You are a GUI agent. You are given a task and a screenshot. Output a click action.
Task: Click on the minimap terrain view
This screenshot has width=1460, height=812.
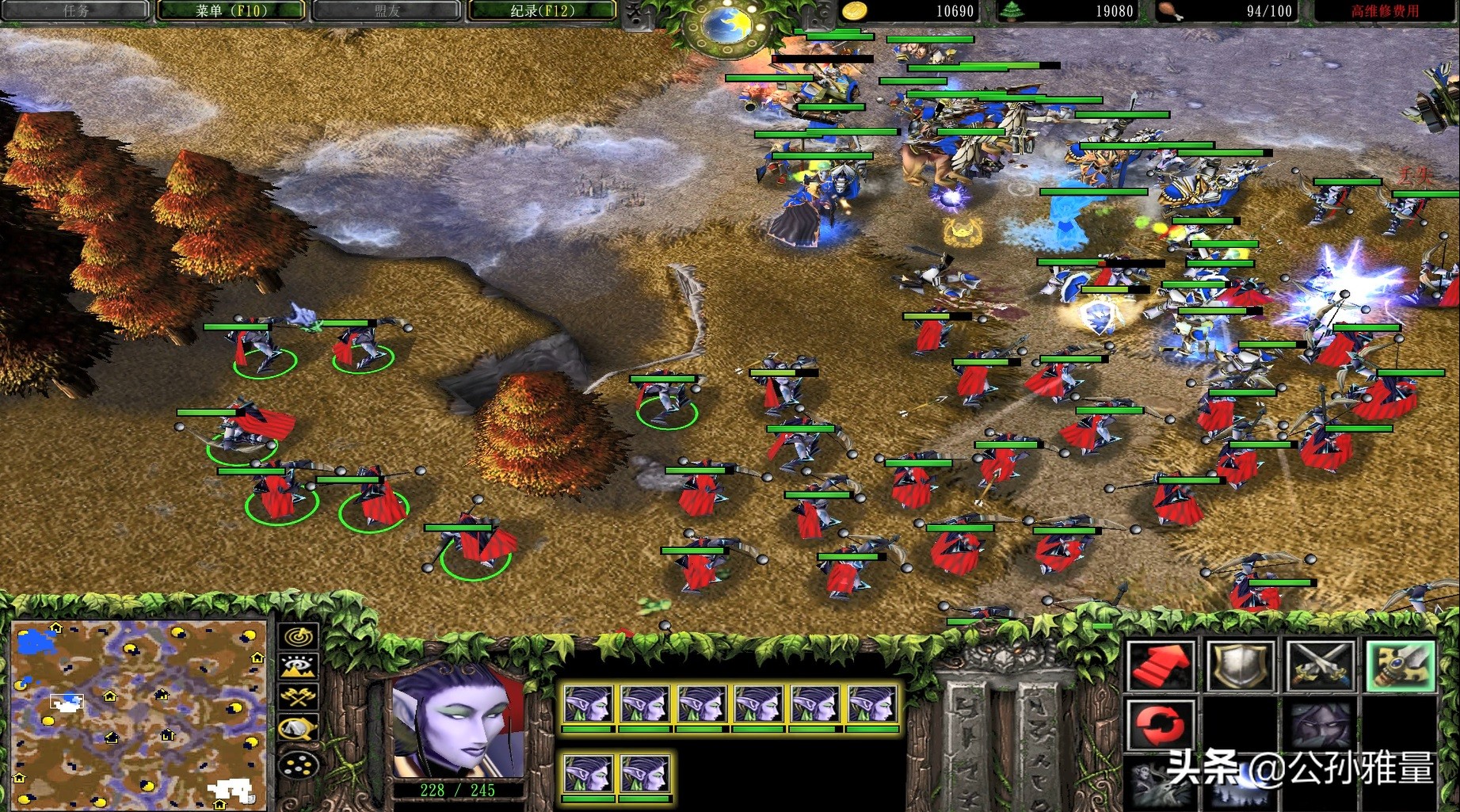(139, 714)
